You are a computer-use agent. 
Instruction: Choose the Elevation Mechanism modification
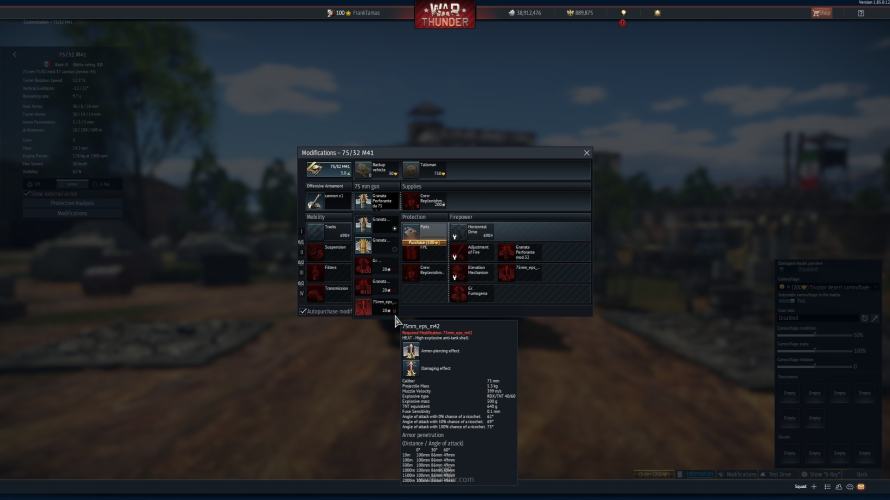471,271
